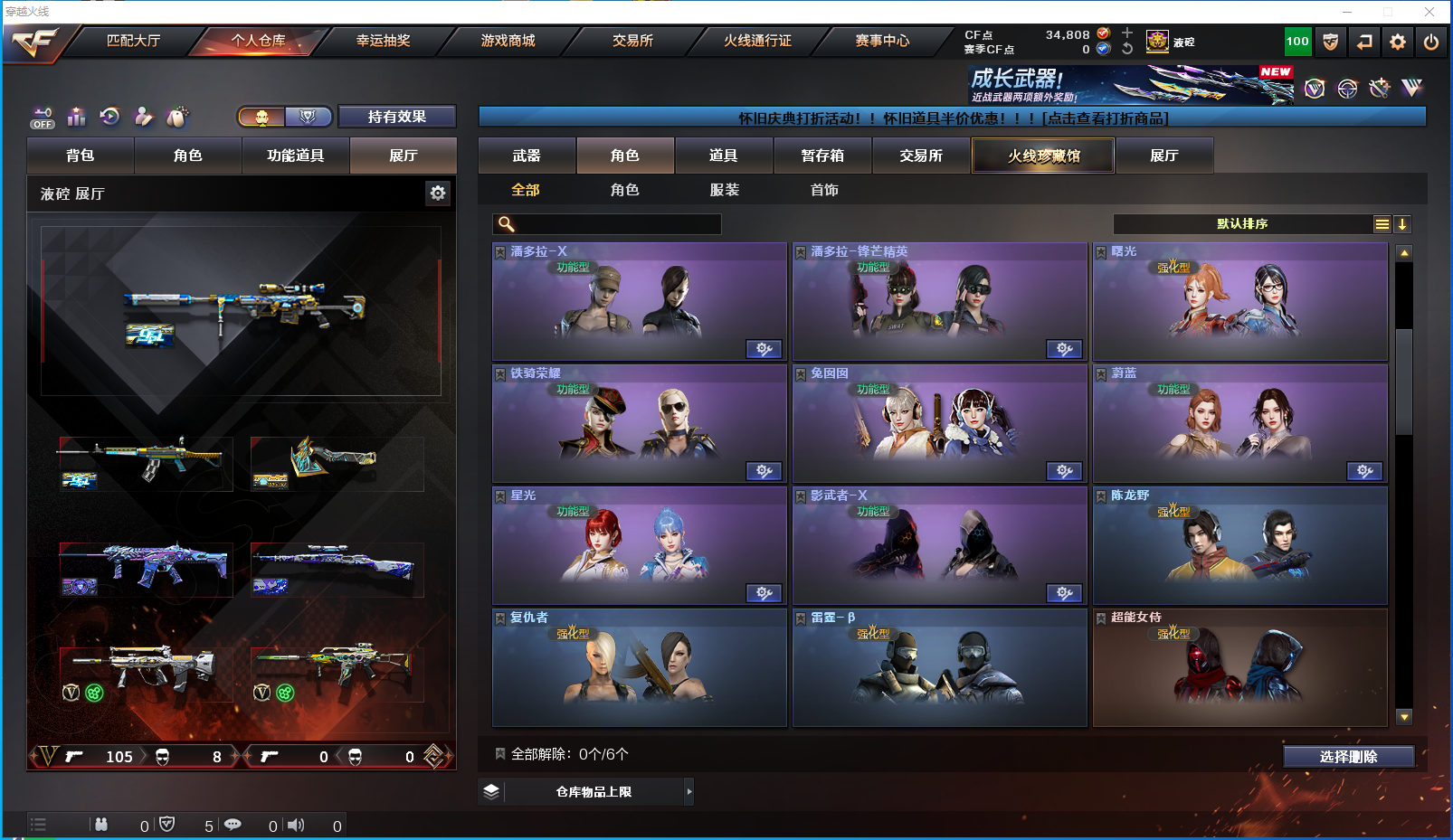Open the 游戏商城 game shop
Image resolution: width=1453 pixels, height=840 pixels.
pyautogui.click(x=508, y=41)
